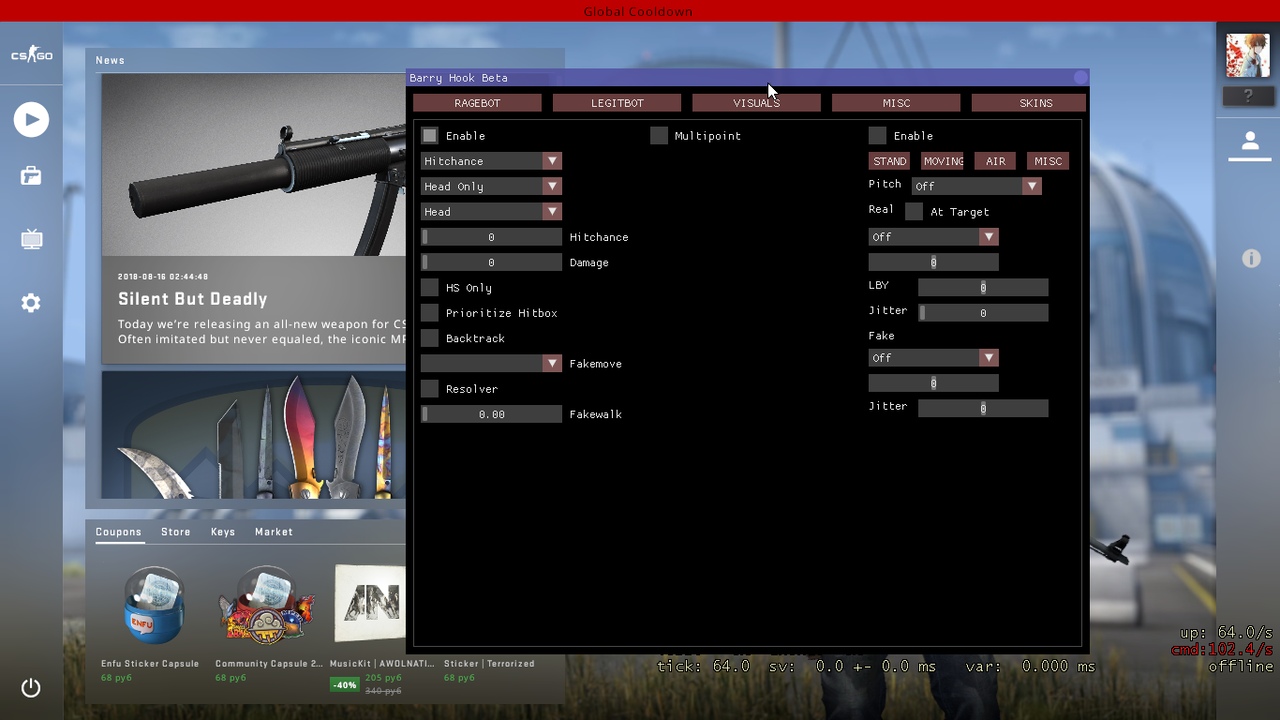1280x720 pixels.
Task: Open the Hitchance dropdown
Action: 491,161
